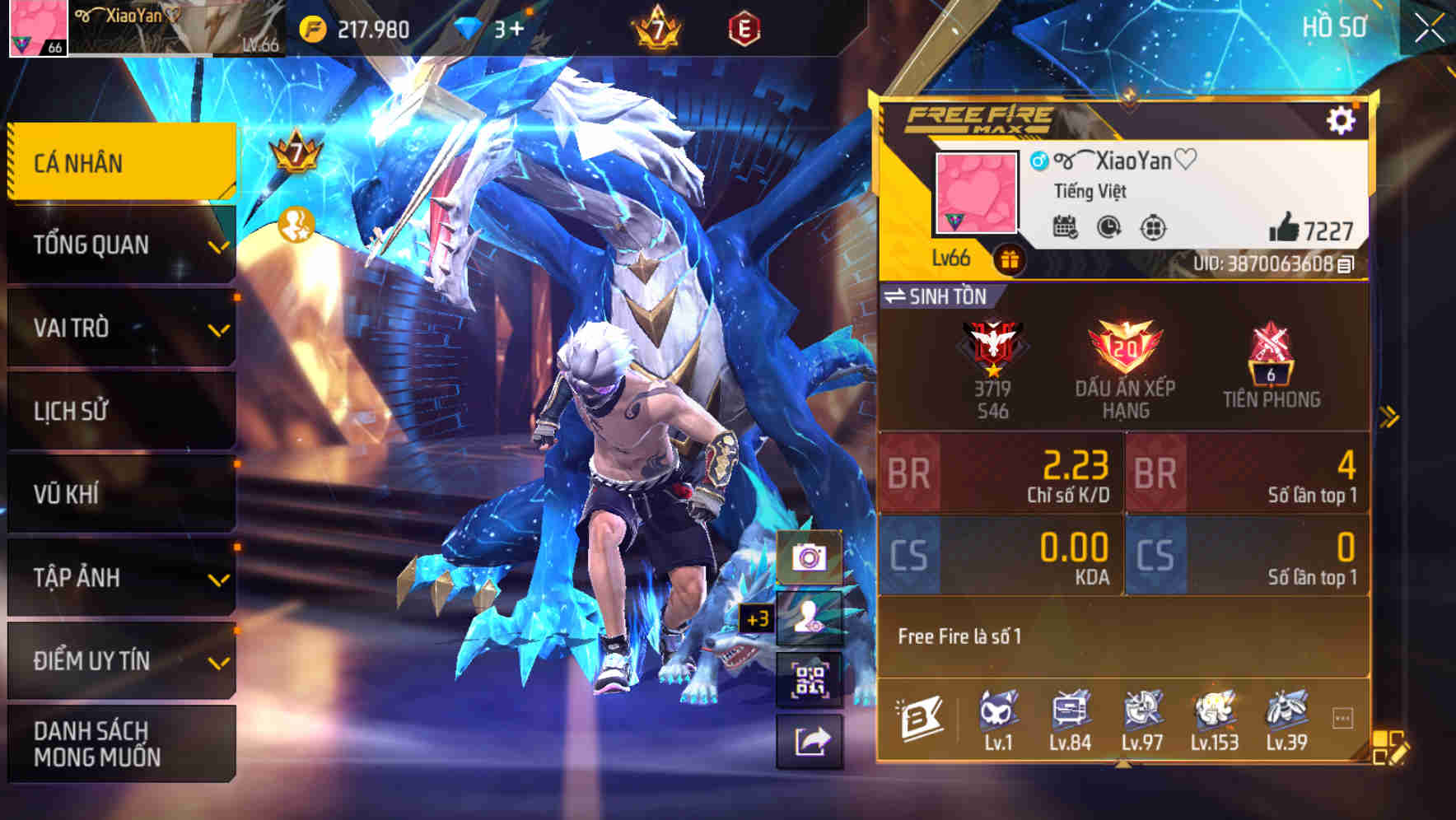Switch to the VAI TRÒ tab
Screen dimensions: 1456x820
[x=121, y=327]
